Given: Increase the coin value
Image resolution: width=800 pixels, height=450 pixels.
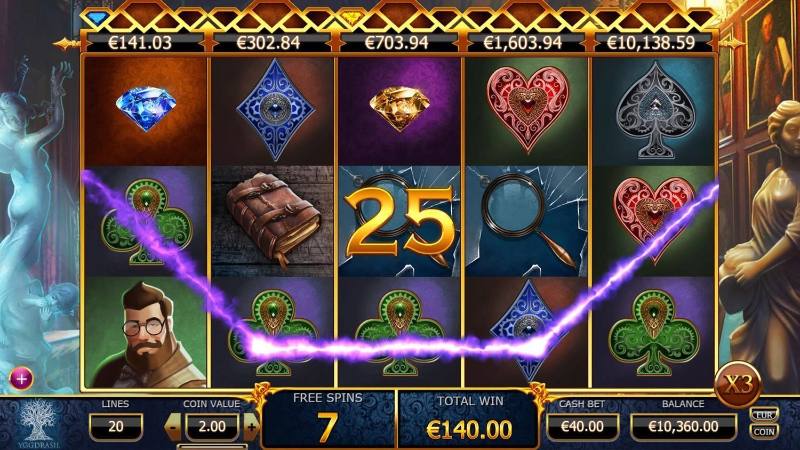Looking at the screenshot, I should 250,427.
